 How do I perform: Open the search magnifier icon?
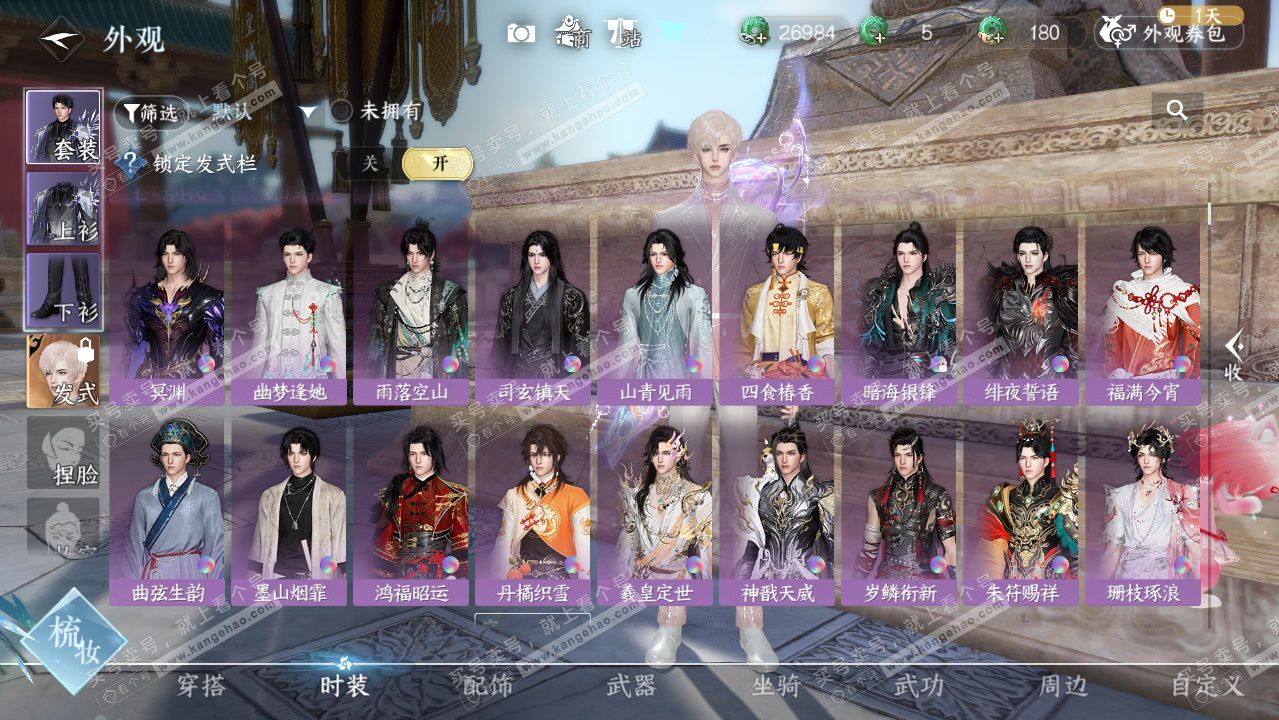click(x=1177, y=111)
